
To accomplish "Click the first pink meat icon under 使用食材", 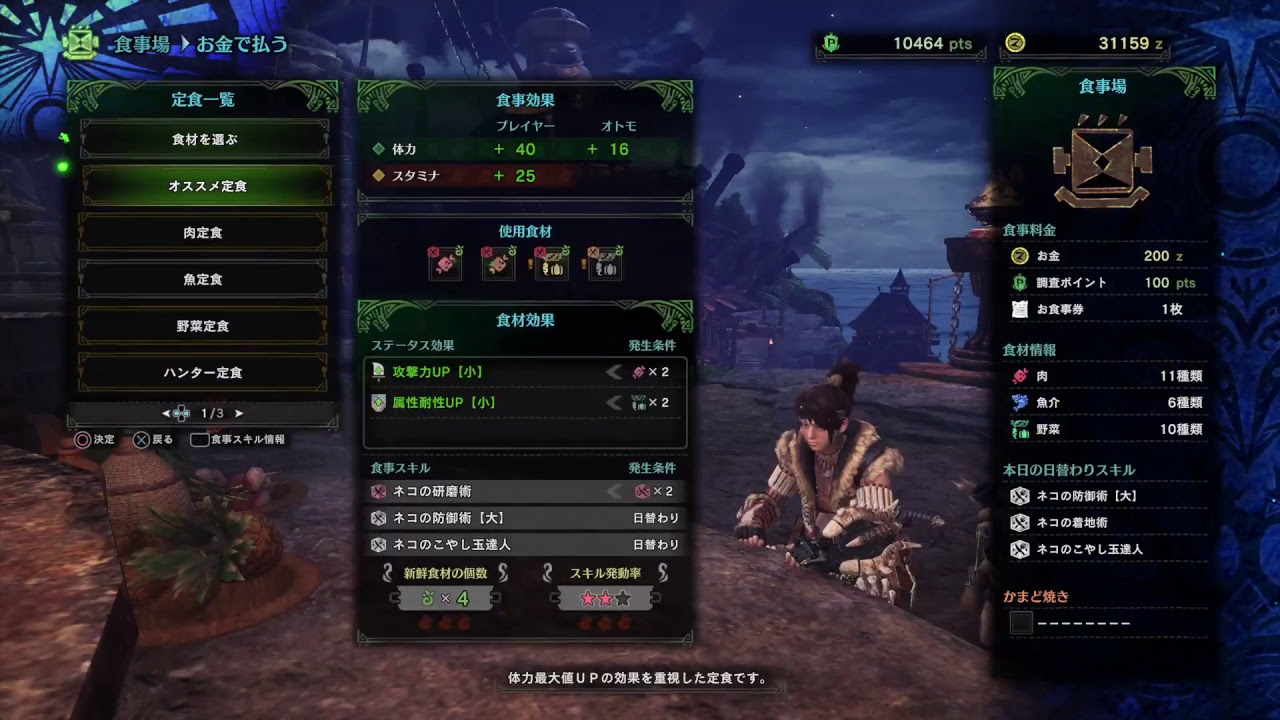I will [x=445, y=262].
